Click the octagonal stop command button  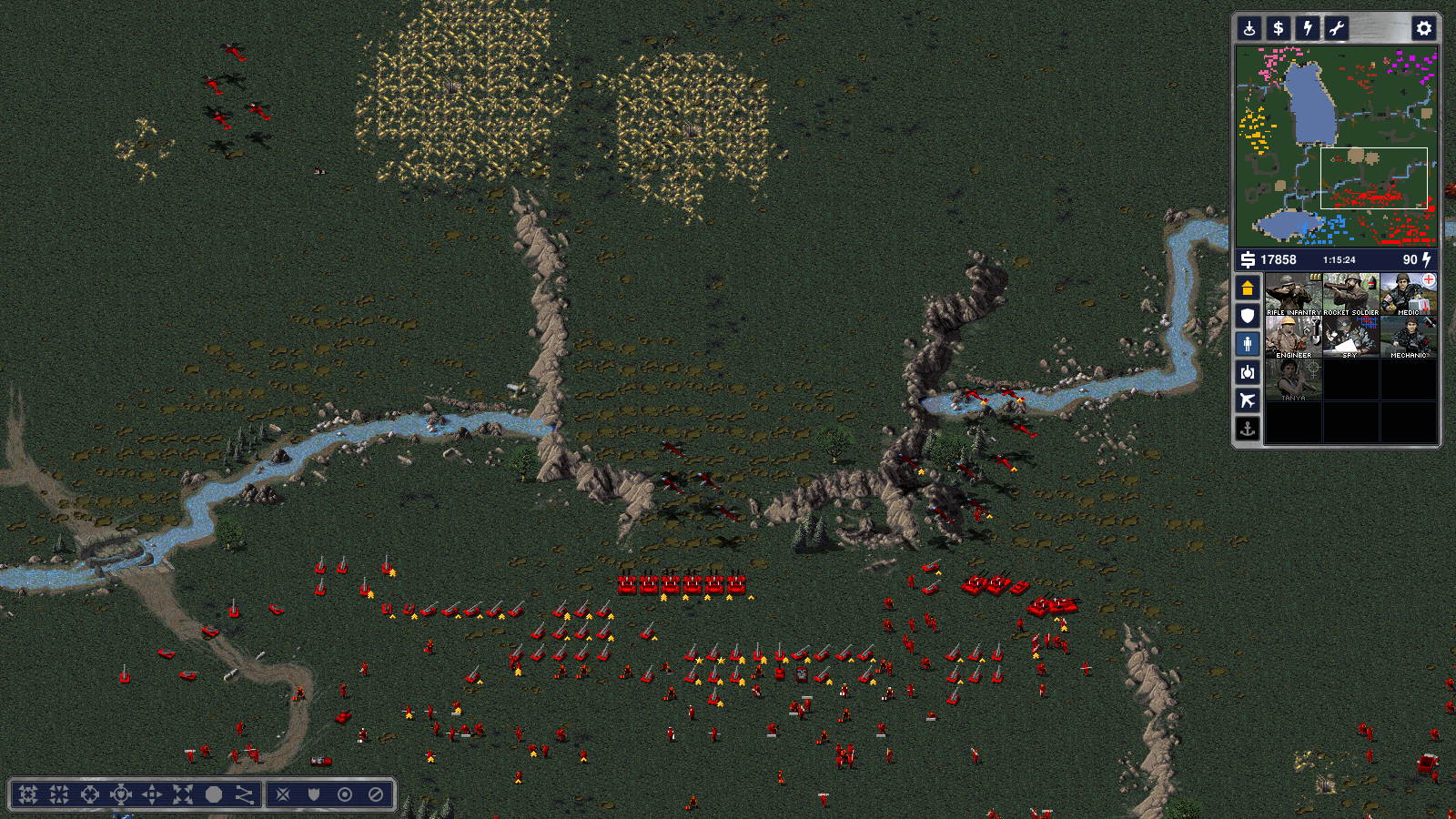[x=214, y=794]
